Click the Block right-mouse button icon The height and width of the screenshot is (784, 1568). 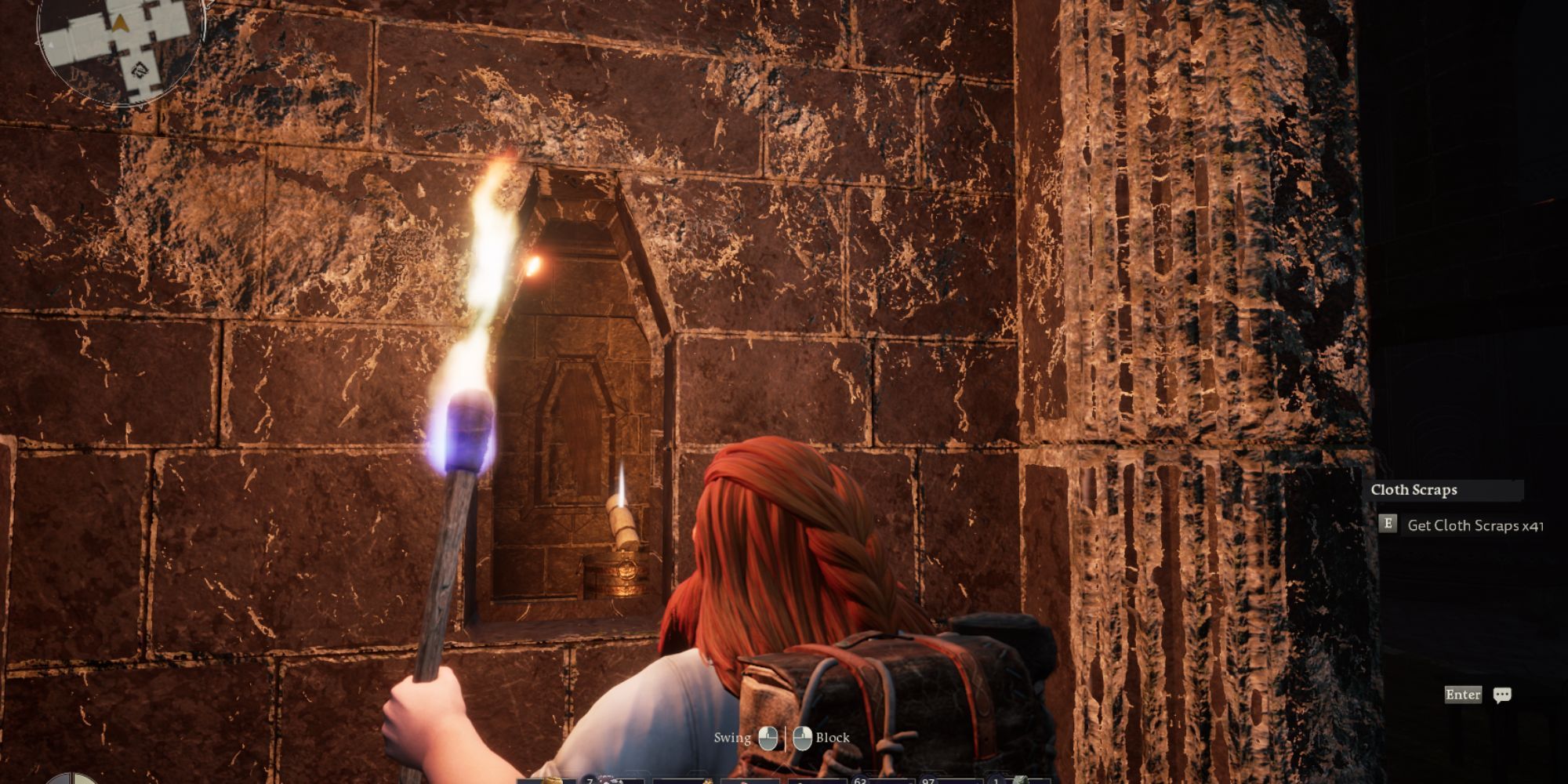[803, 739]
